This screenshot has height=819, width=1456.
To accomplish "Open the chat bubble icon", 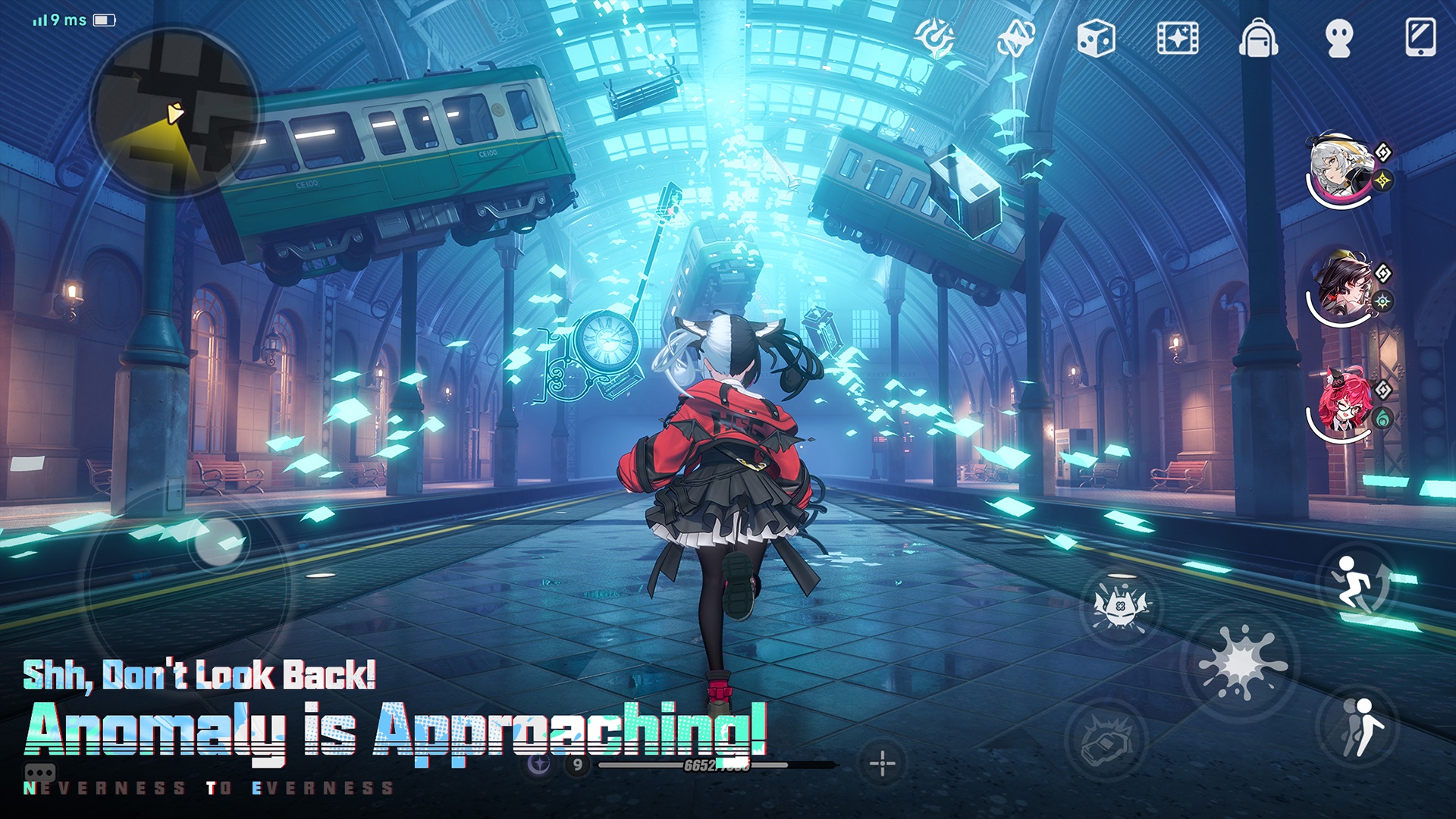I will click(39, 773).
